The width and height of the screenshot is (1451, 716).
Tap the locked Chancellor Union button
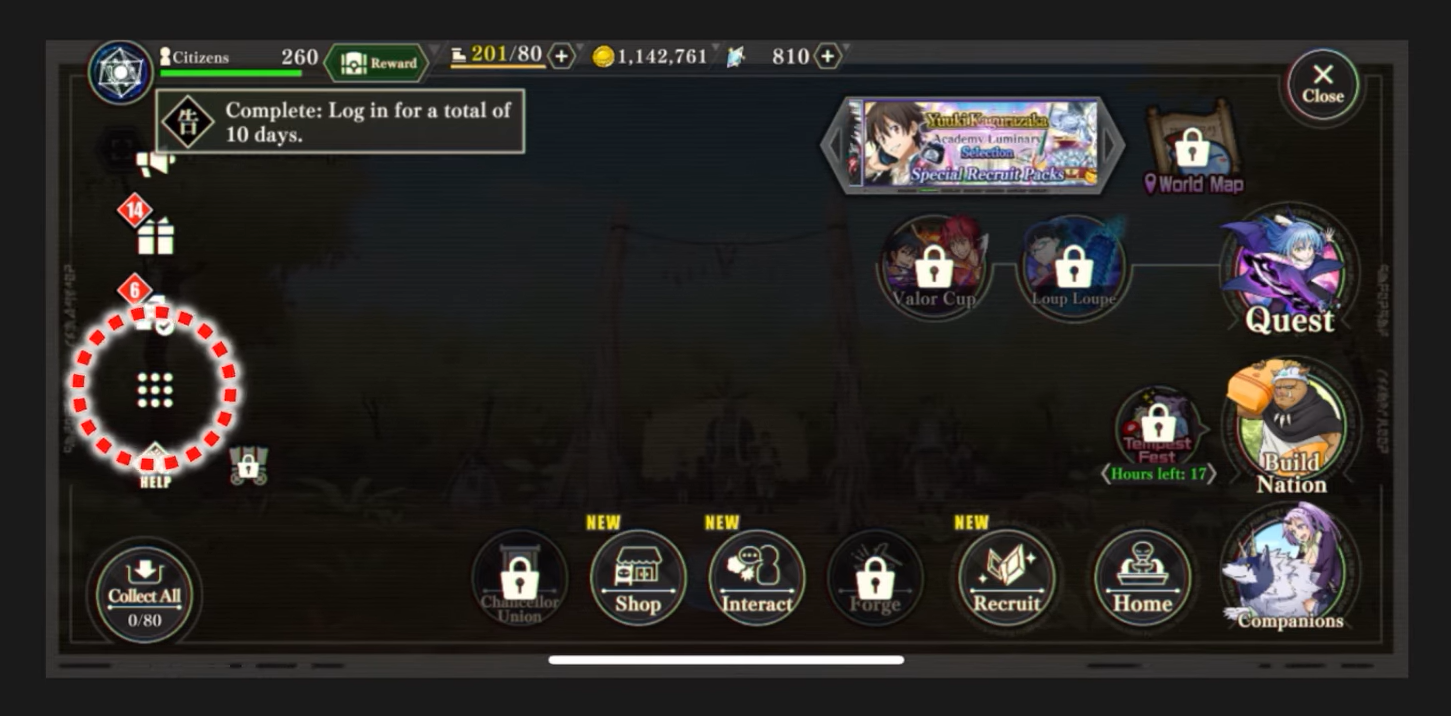pyautogui.click(x=519, y=580)
